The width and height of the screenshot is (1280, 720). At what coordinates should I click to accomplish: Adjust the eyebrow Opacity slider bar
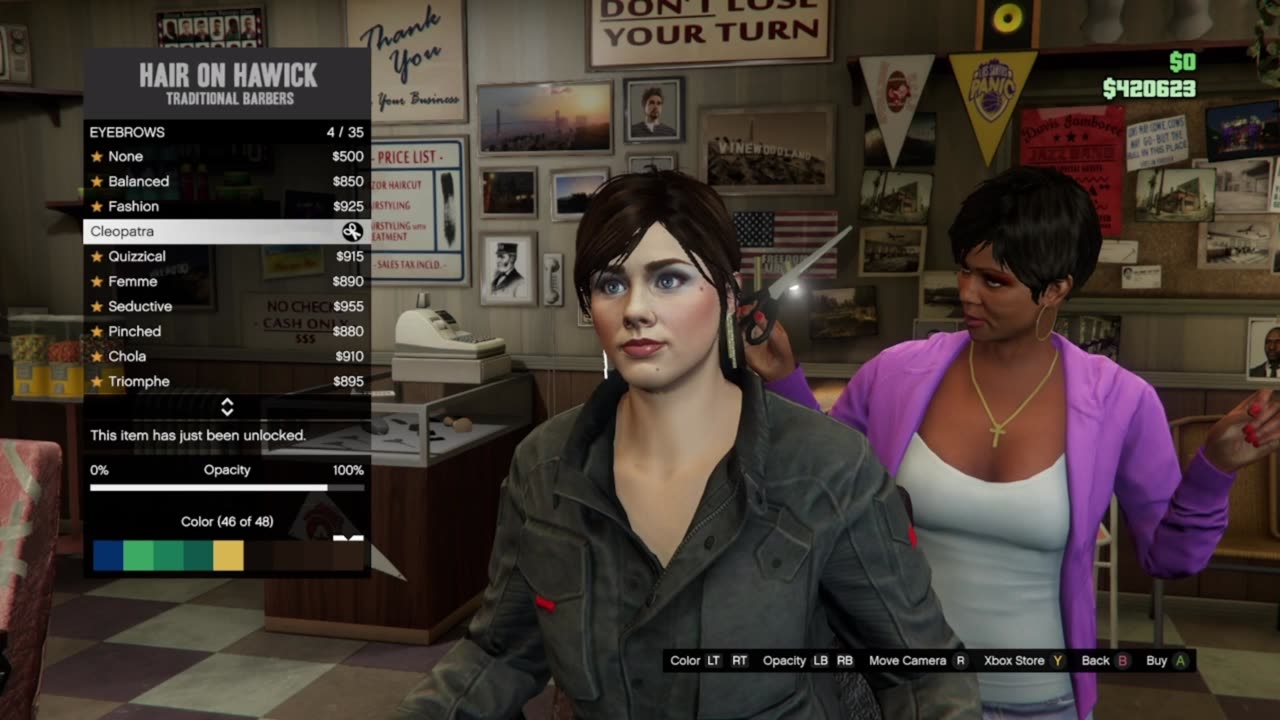coord(226,488)
